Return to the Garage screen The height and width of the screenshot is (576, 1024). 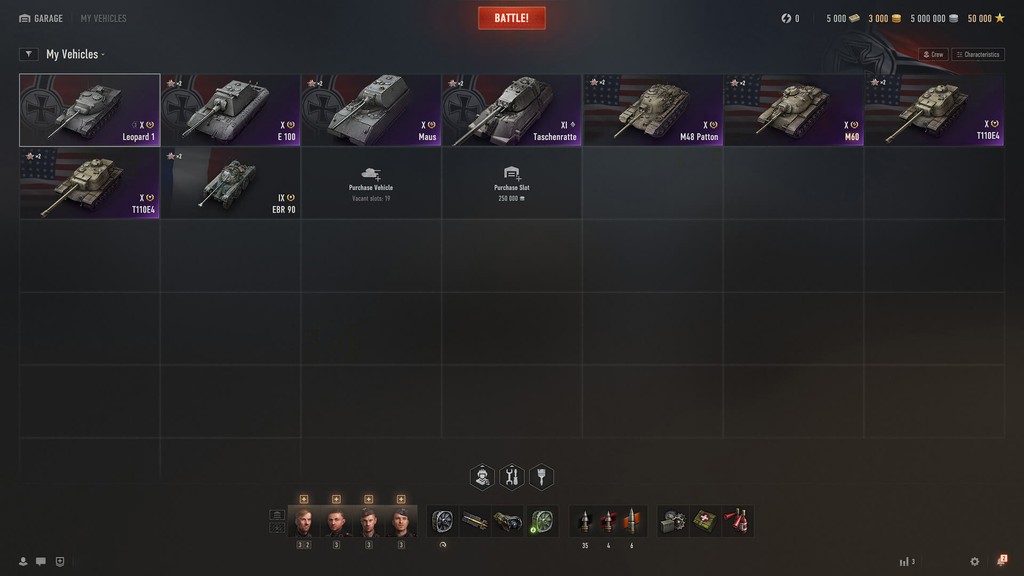41,18
